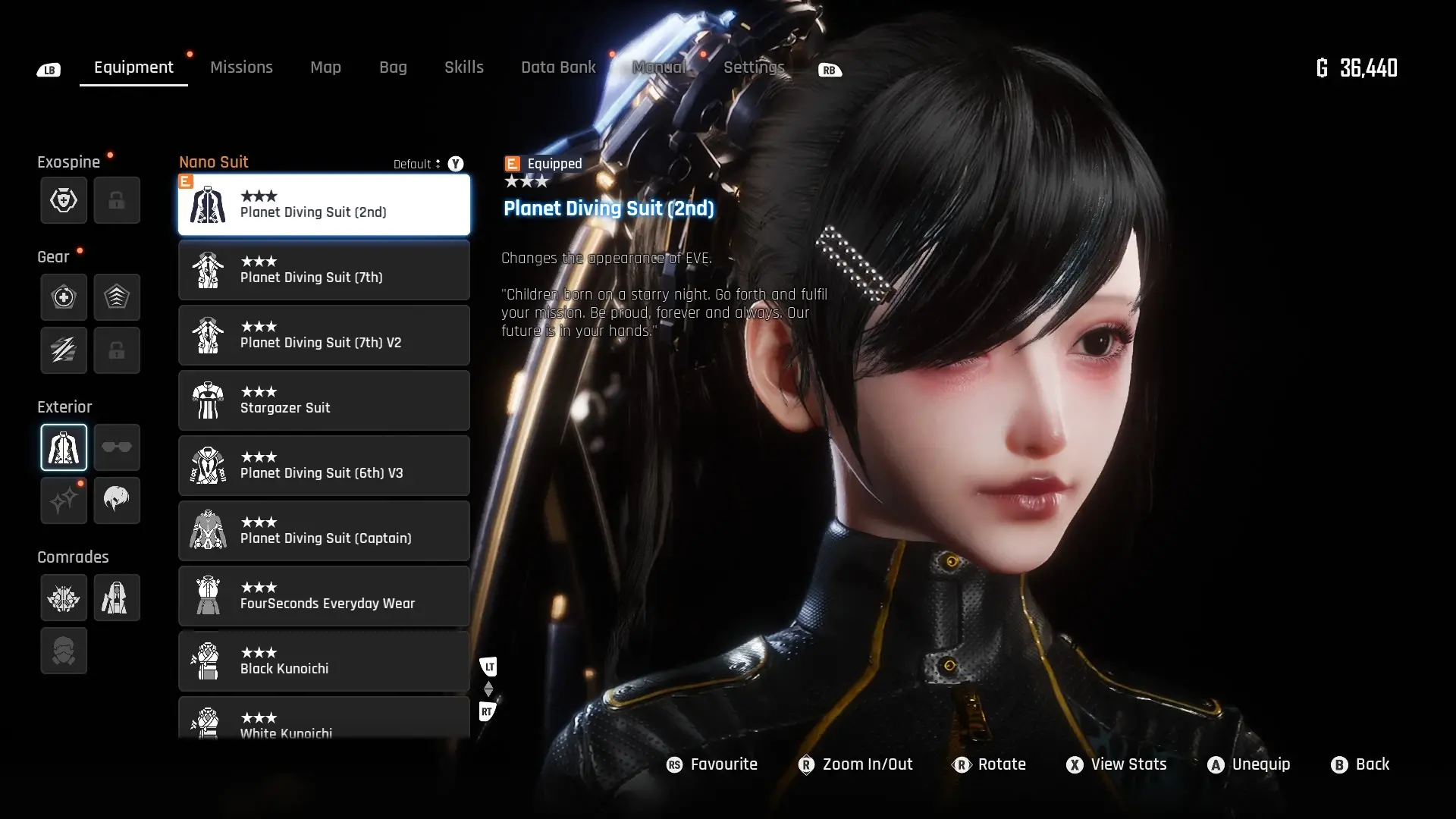This screenshot has height=819, width=1456.
Task: Switch to the Missions tab
Action: (x=241, y=67)
